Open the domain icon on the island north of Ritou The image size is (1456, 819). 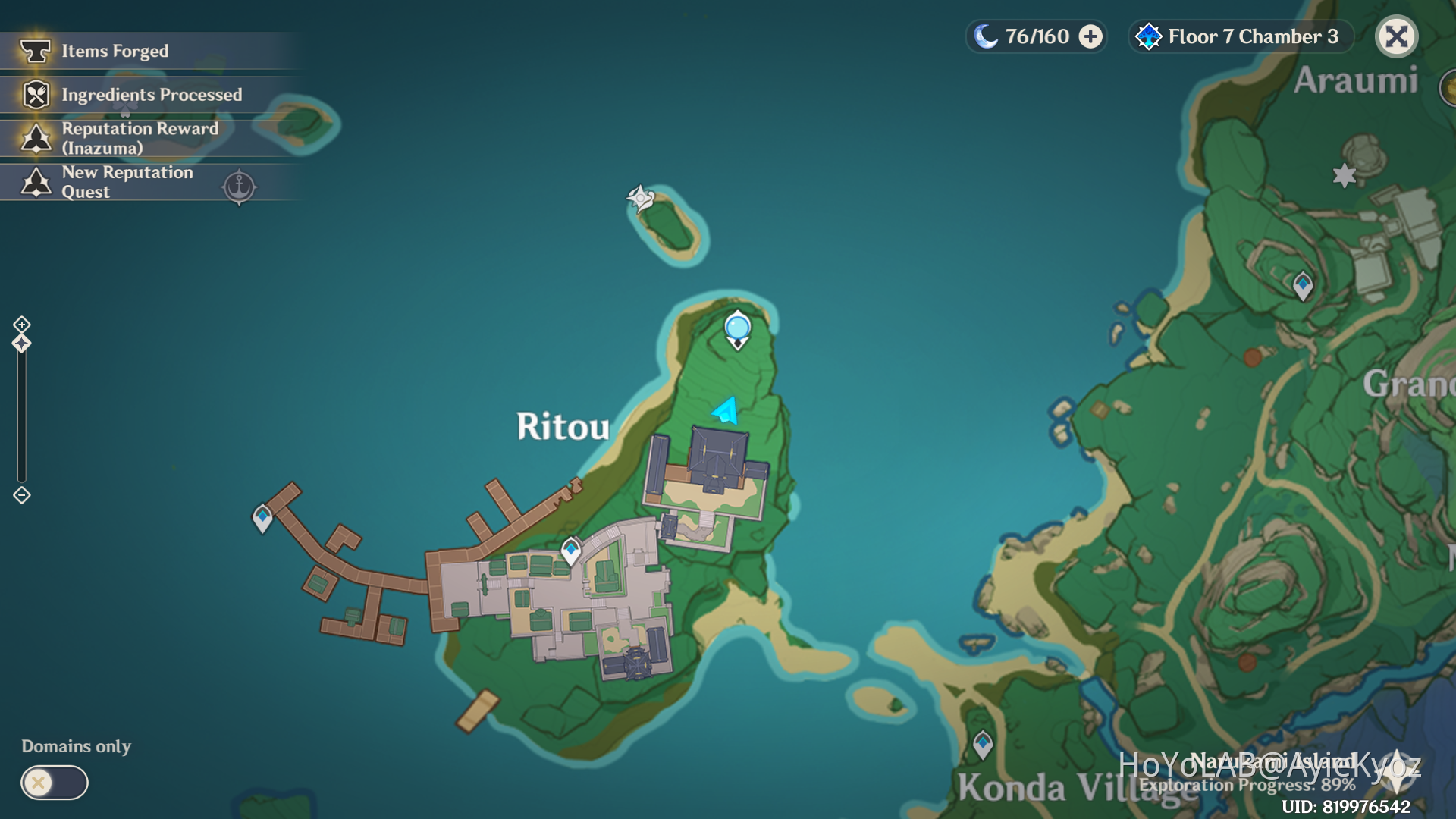click(639, 197)
